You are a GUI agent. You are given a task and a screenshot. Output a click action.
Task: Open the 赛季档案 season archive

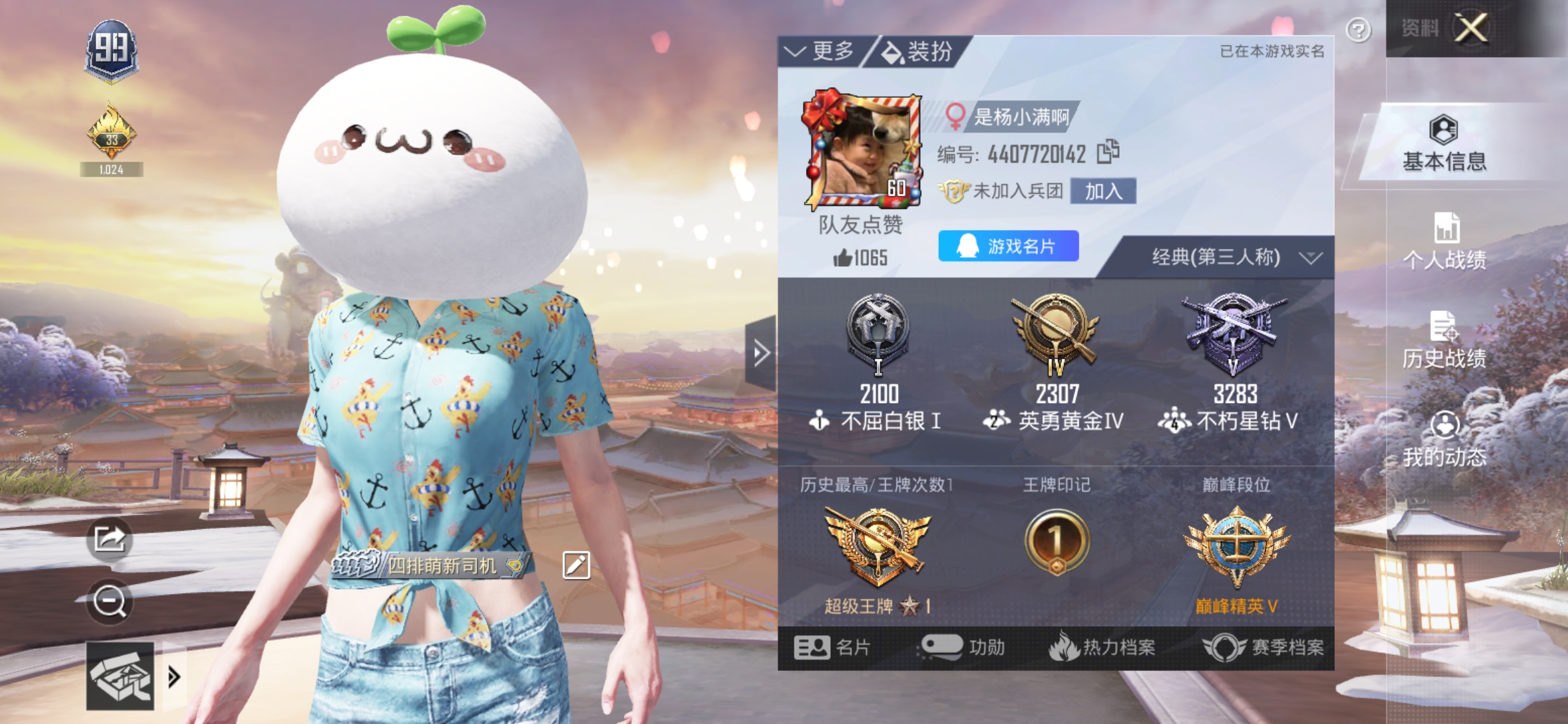pos(1264,648)
